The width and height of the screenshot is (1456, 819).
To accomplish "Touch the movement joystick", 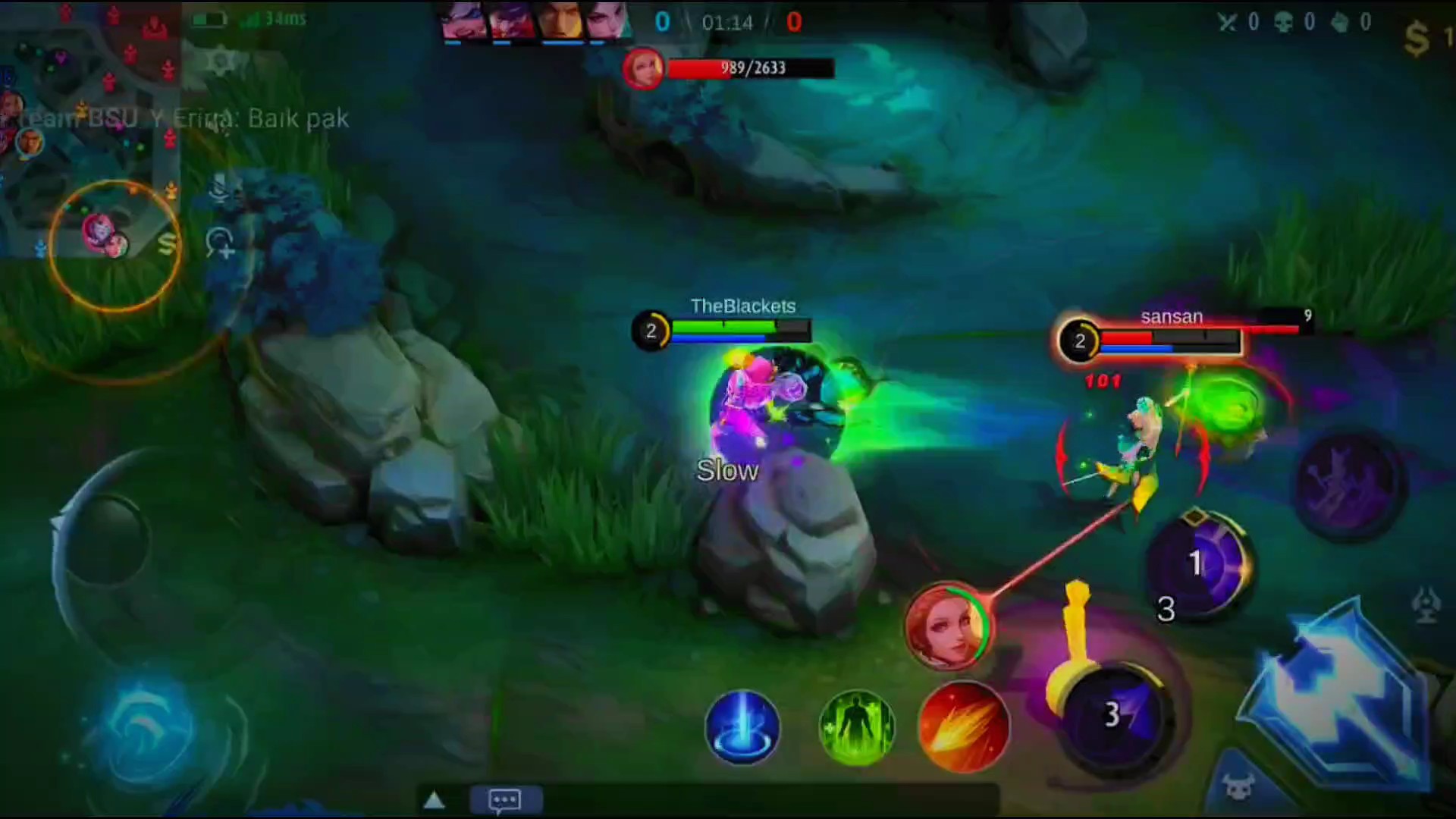I will point(102,540).
